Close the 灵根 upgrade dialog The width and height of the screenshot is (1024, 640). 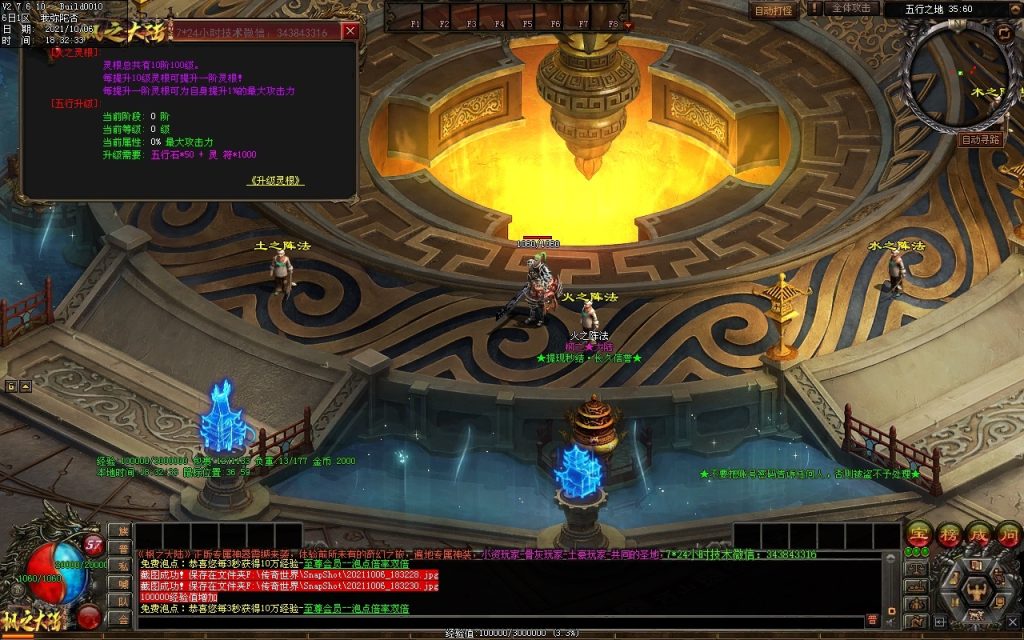tap(349, 31)
